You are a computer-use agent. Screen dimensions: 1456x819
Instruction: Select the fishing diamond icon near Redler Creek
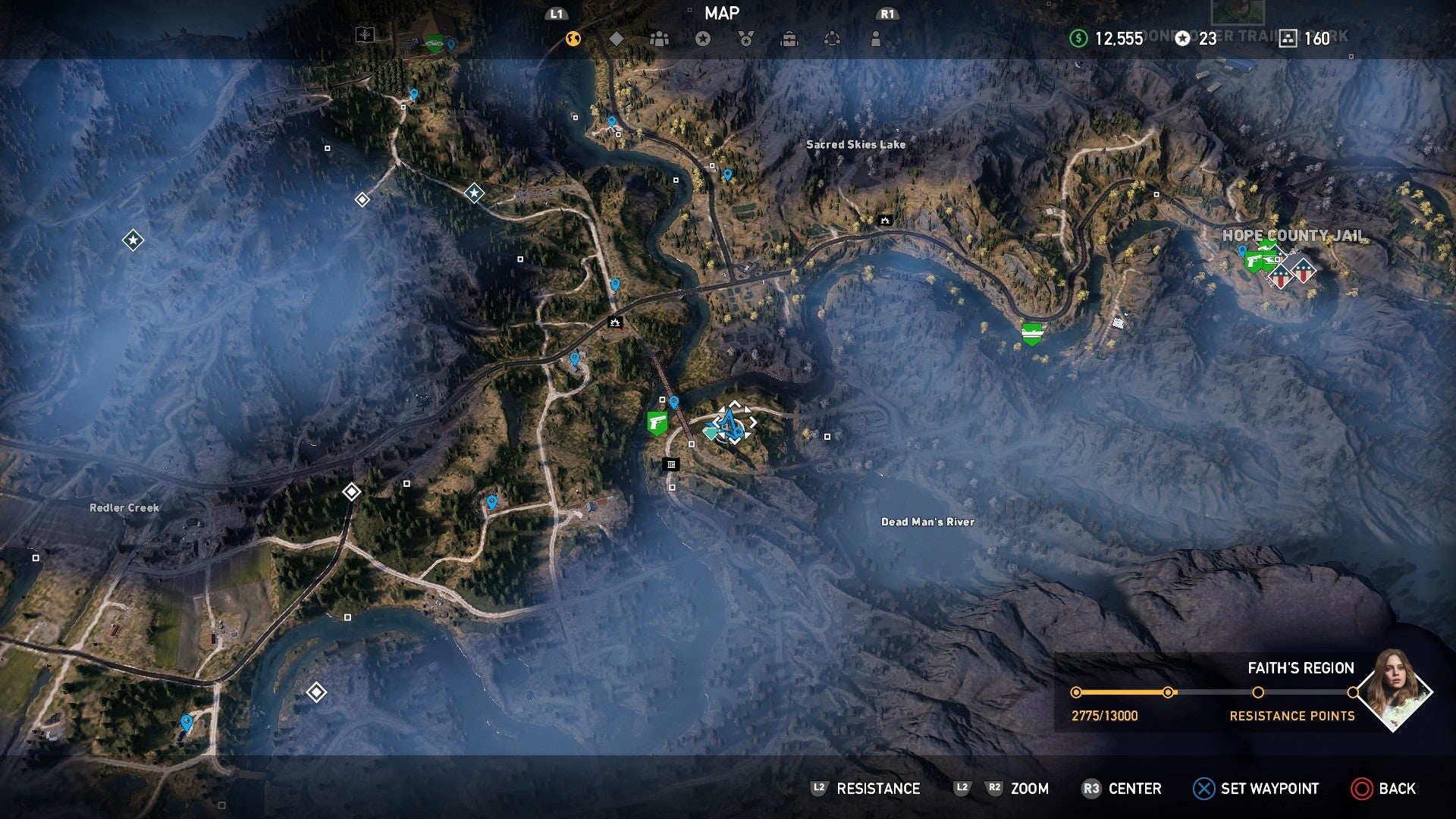coord(352,493)
